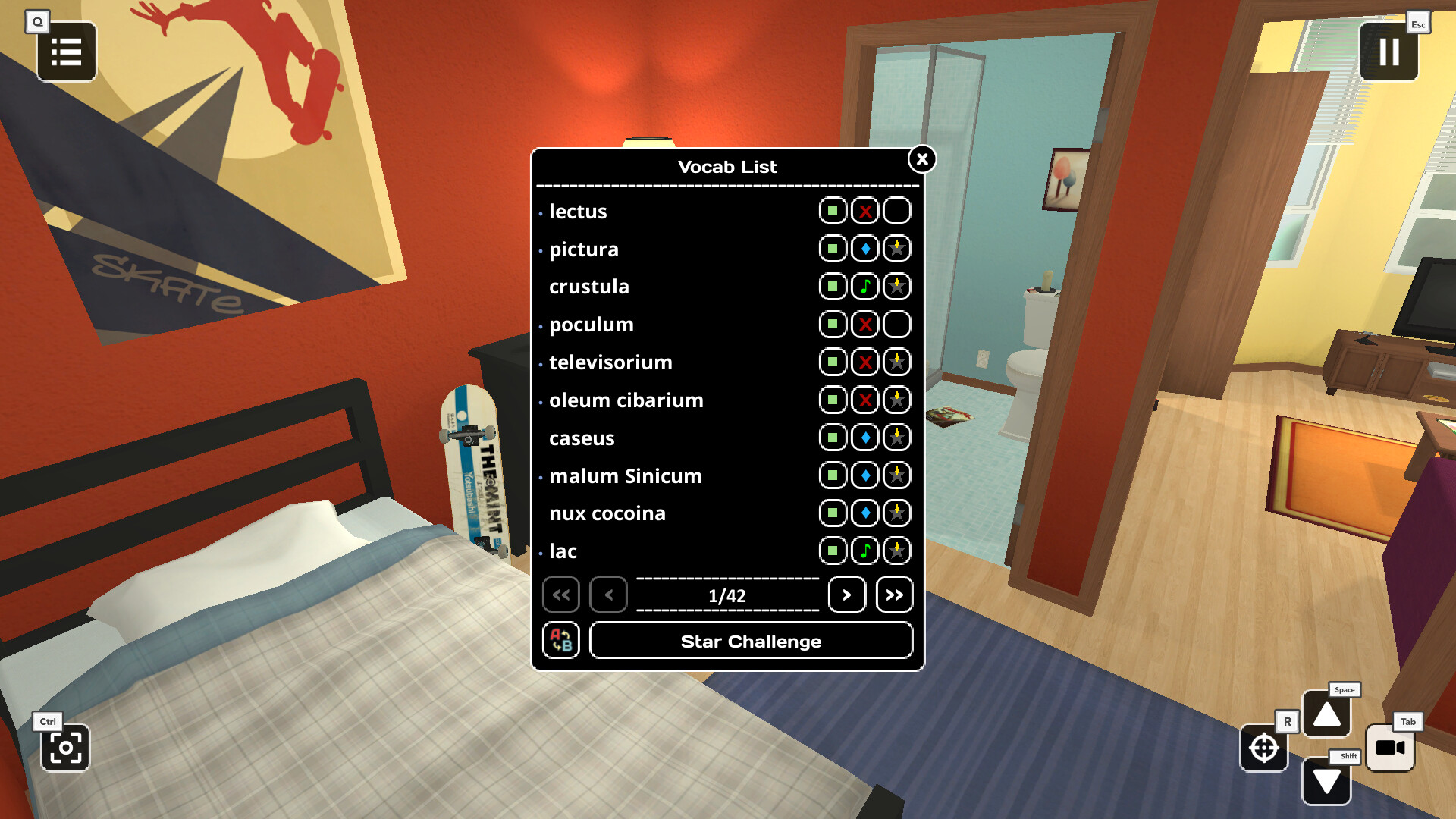Viewport: 1456px width, 819px height.
Task: Click the pause icon in the top-right
Action: click(x=1389, y=52)
